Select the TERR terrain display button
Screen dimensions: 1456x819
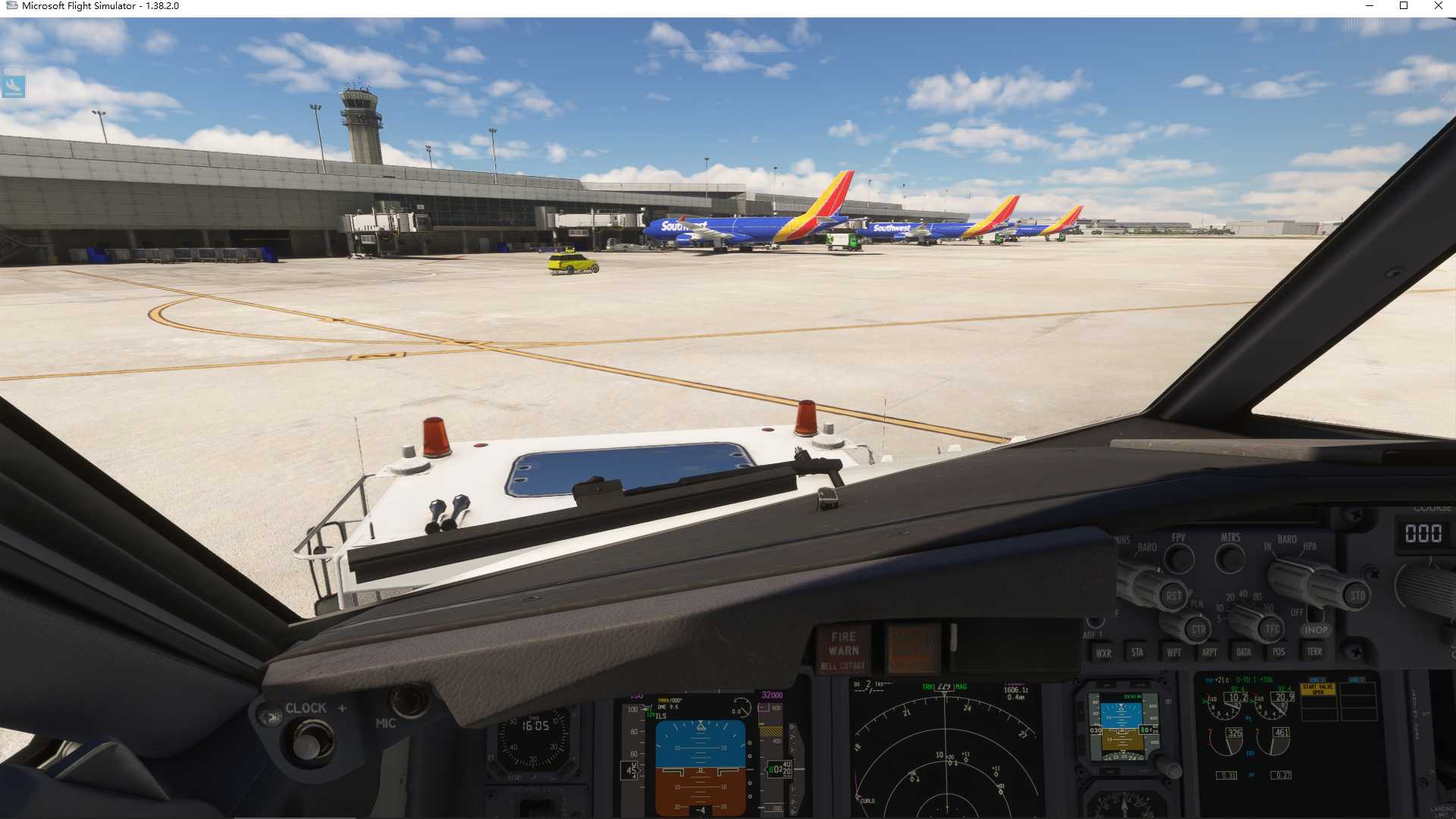[1314, 651]
